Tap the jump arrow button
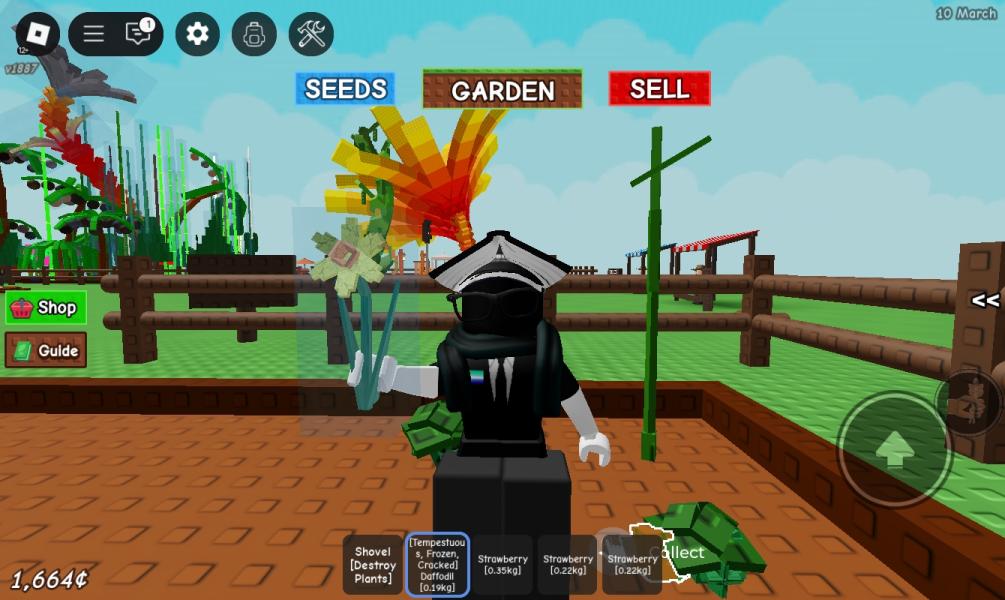Viewport: 1005px width, 600px height. [x=893, y=448]
